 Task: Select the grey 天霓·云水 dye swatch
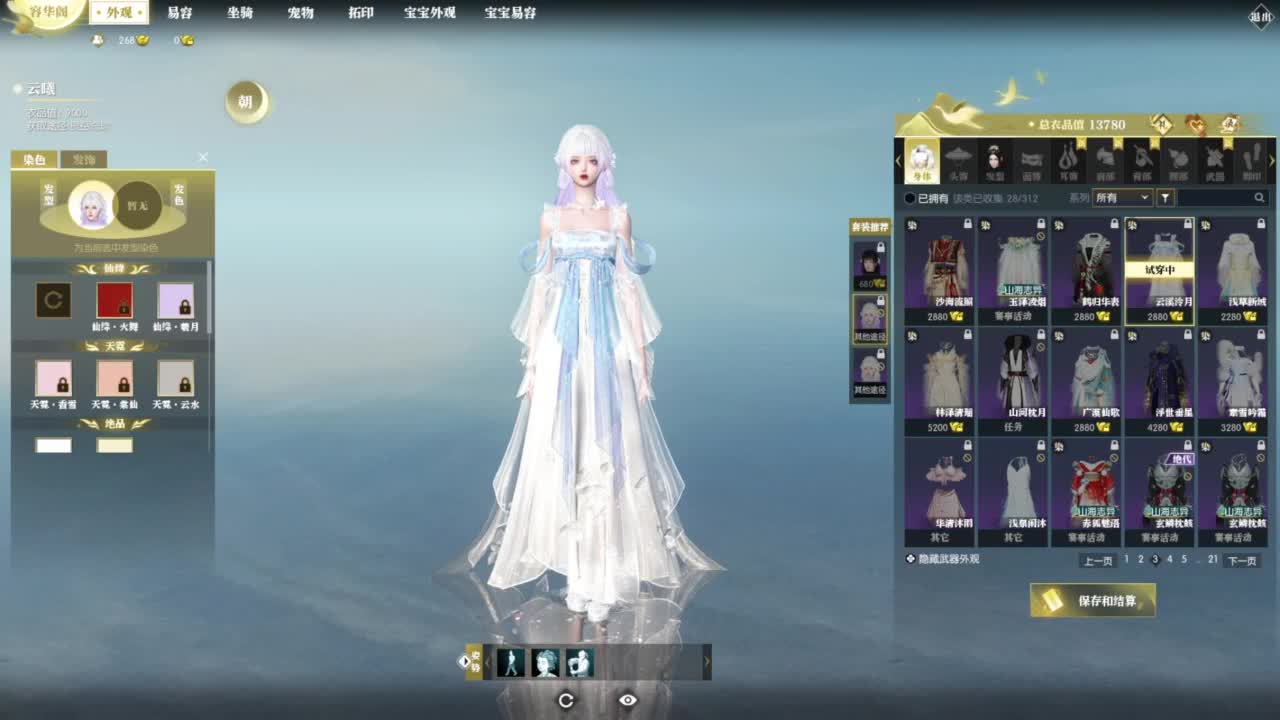tap(176, 379)
